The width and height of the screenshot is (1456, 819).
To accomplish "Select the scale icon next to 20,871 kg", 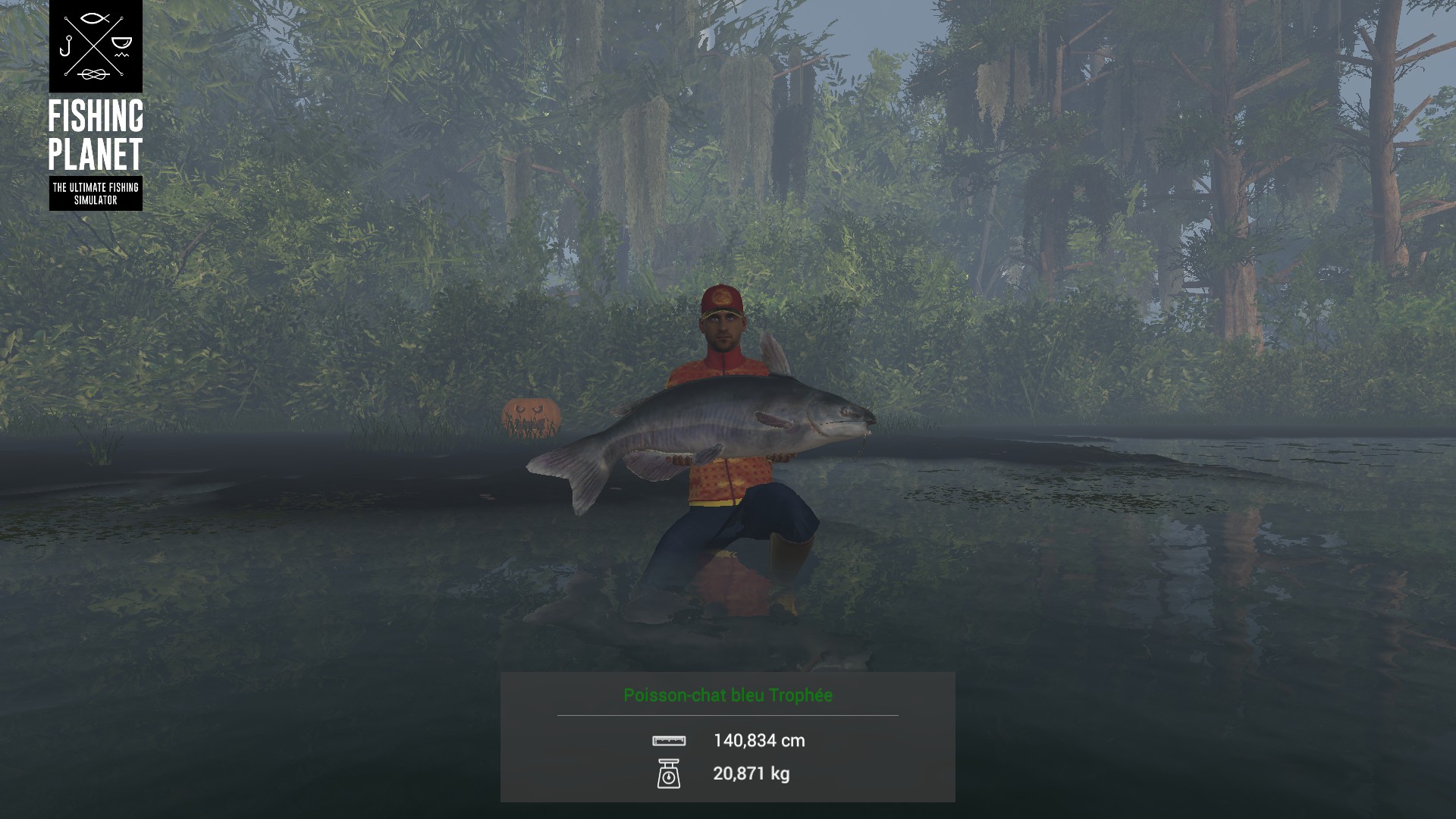I will tap(670, 775).
